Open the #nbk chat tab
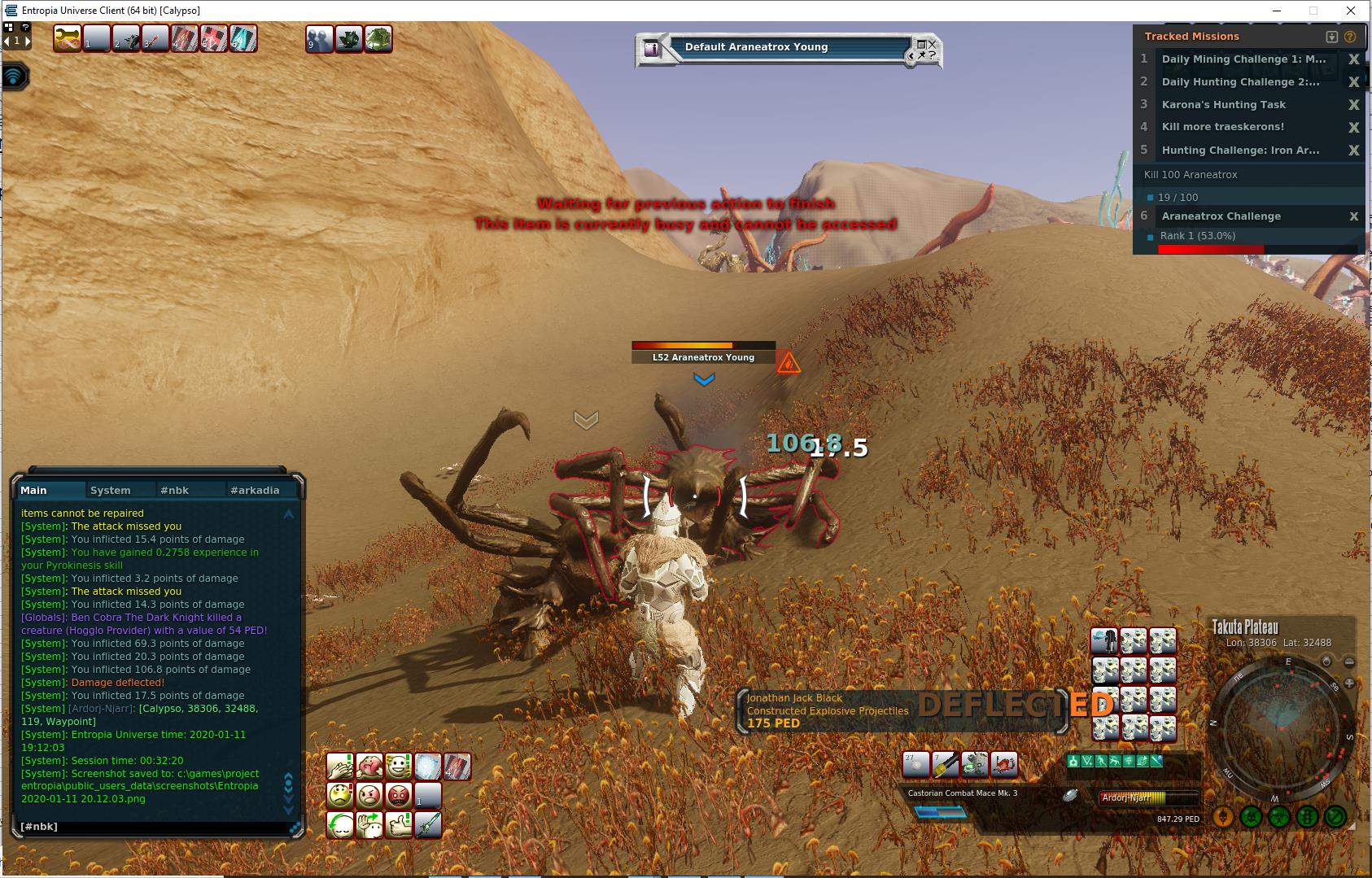 pyautogui.click(x=175, y=490)
